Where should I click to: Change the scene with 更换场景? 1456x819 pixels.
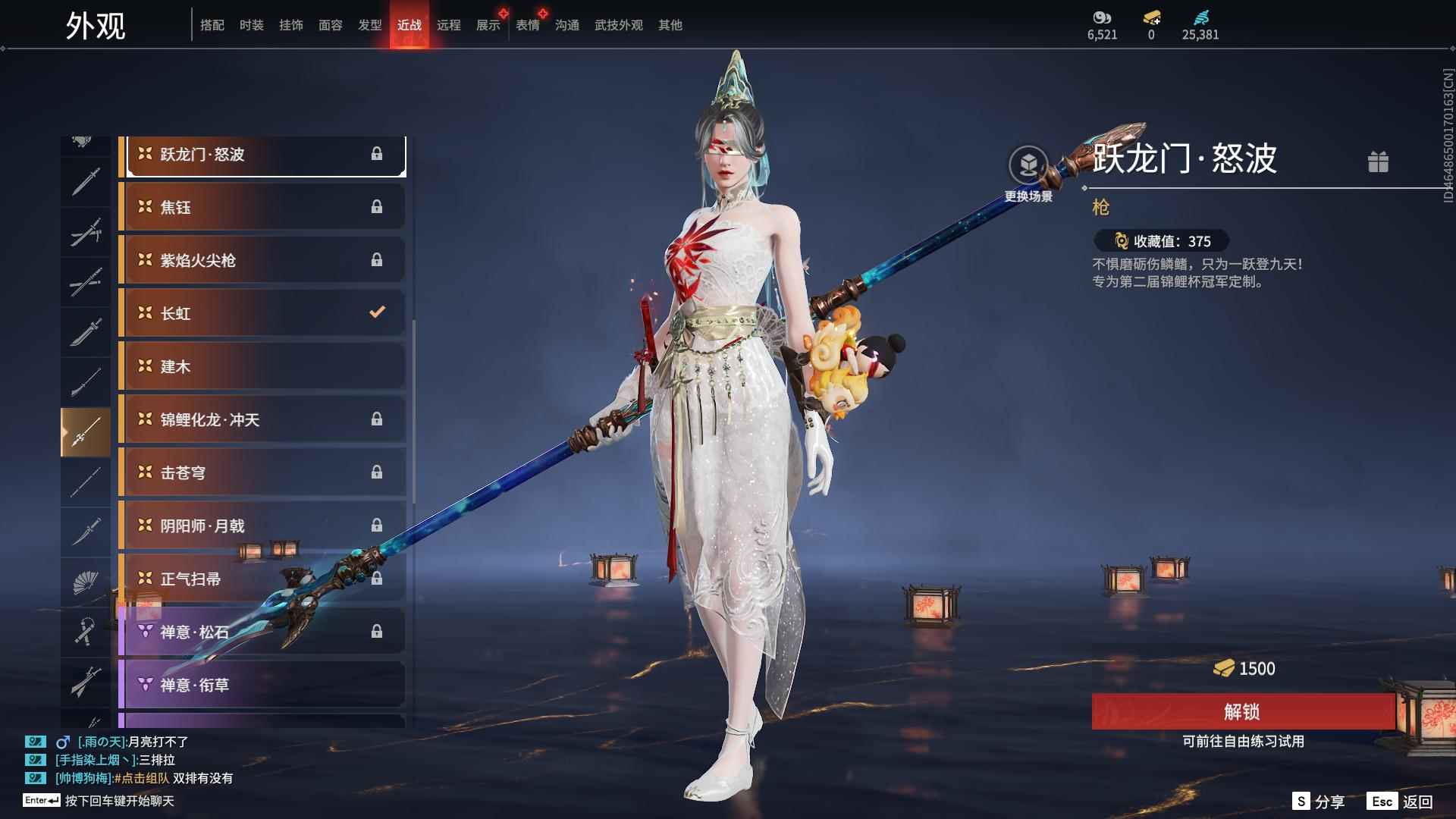1028,174
